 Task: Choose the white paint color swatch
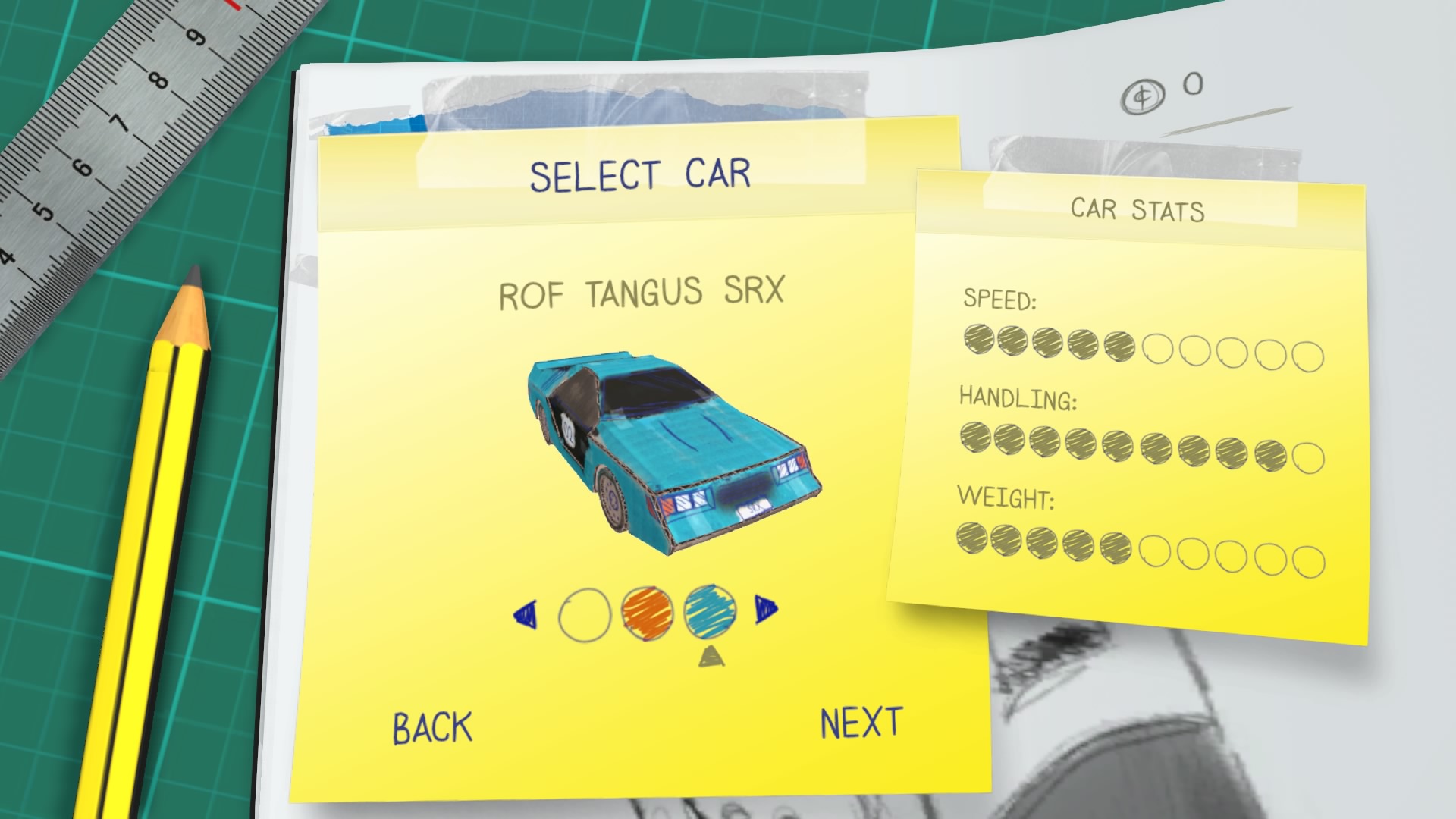(584, 614)
